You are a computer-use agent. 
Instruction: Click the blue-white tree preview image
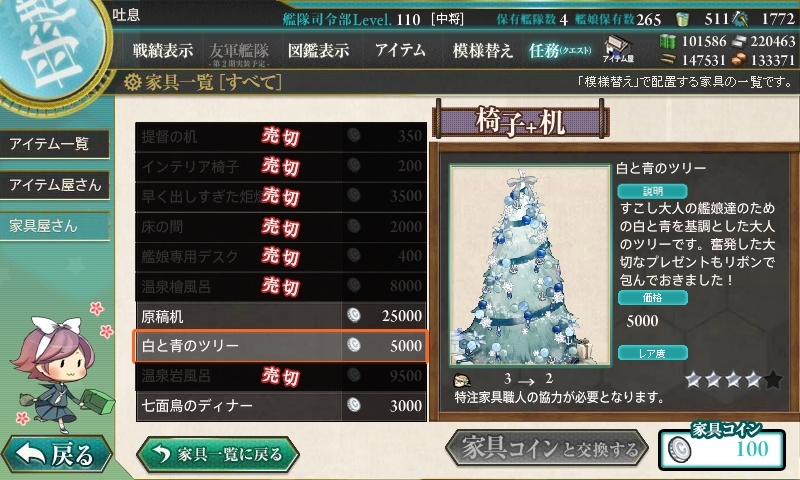click(524, 264)
